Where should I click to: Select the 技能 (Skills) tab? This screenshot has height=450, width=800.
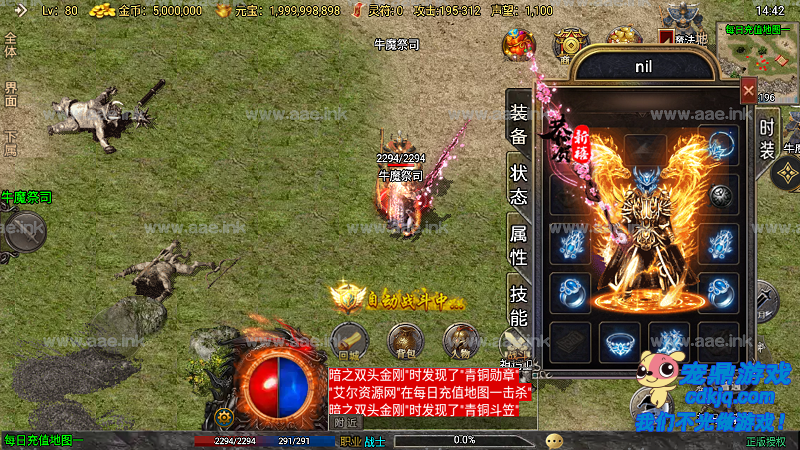point(518,306)
